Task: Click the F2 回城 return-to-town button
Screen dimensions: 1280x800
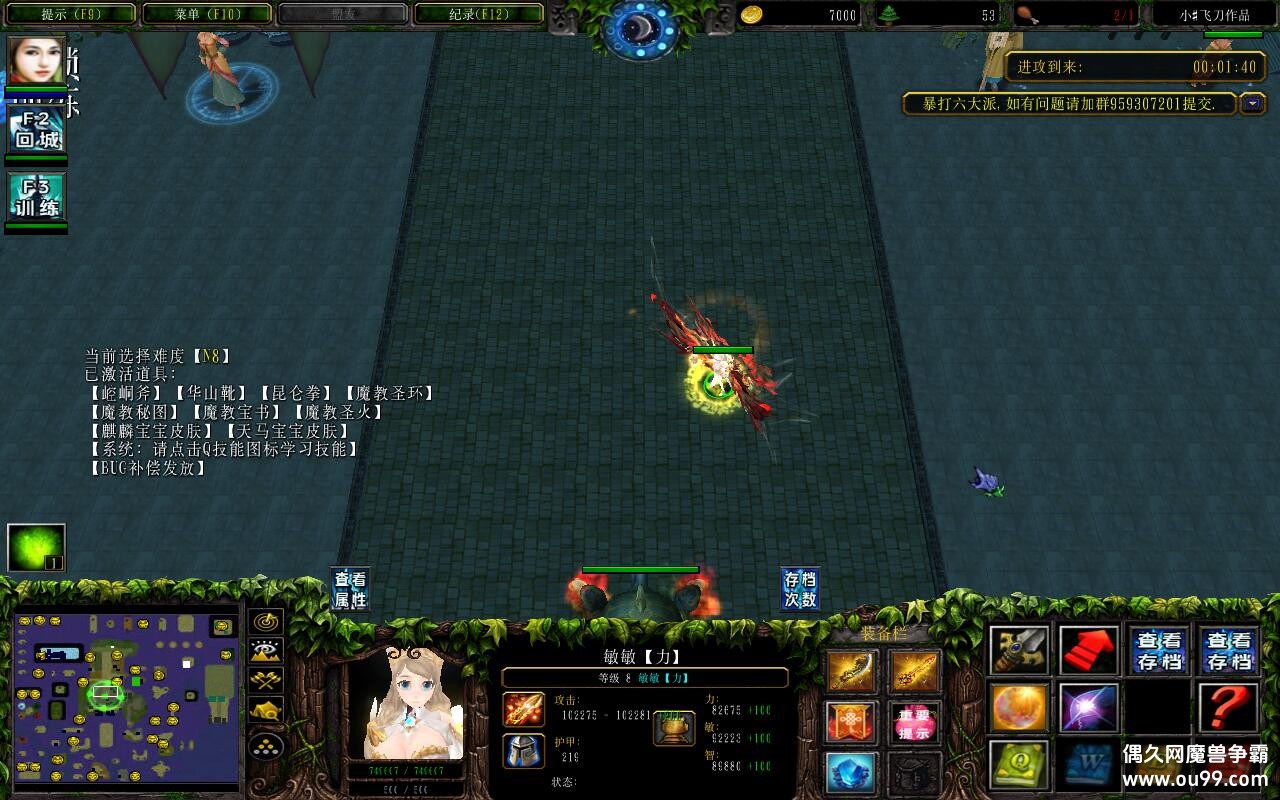Action: 37,130
